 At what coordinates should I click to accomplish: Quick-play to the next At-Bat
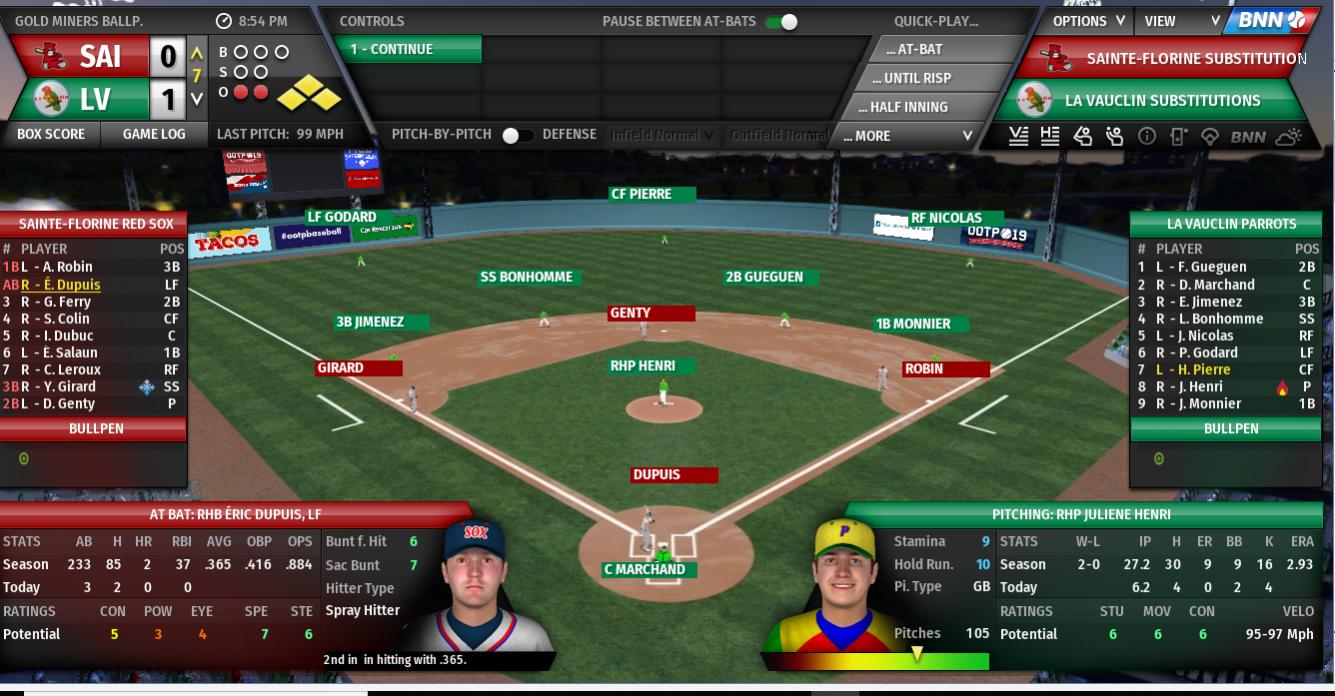pyautogui.click(x=913, y=49)
